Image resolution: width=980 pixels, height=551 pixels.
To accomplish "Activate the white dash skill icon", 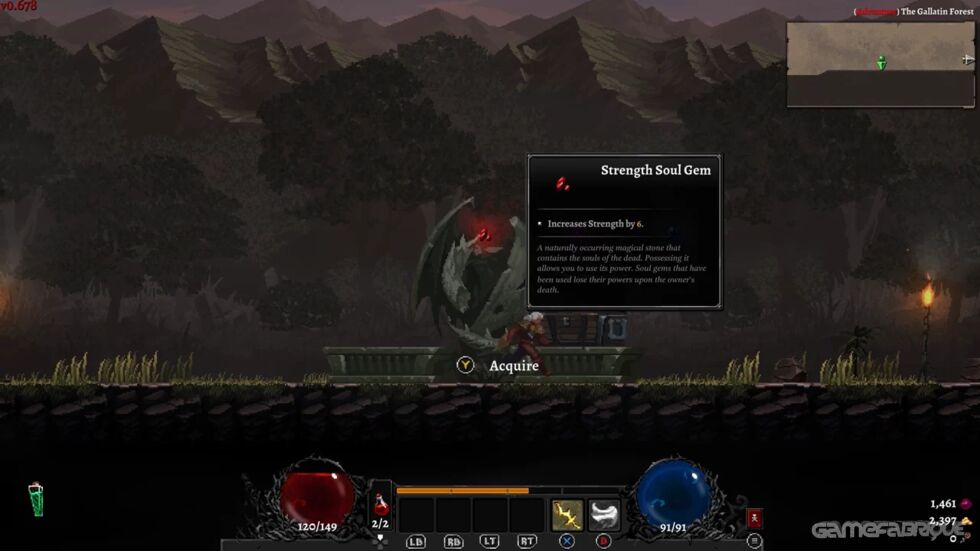I will (604, 515).
